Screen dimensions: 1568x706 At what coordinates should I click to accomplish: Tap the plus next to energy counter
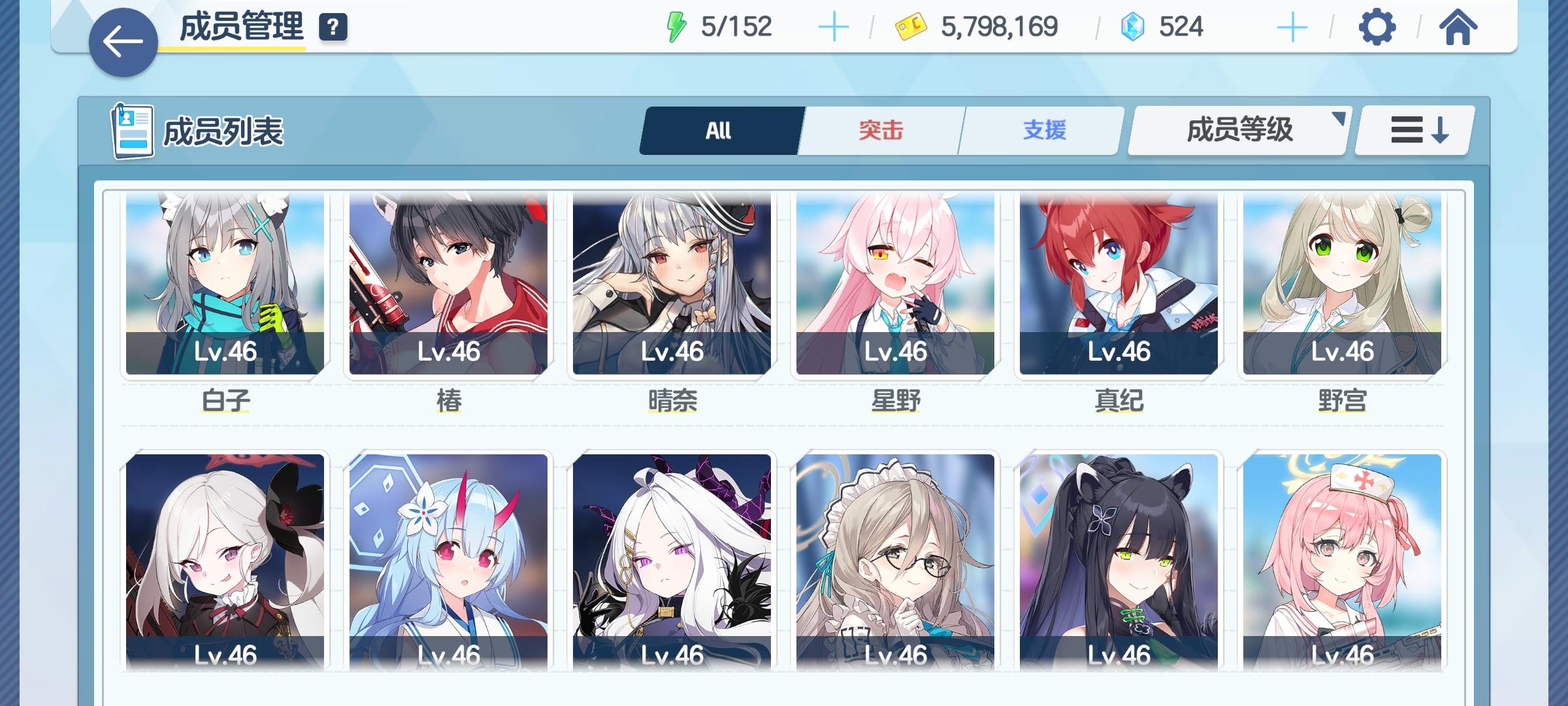pos(834,27)
